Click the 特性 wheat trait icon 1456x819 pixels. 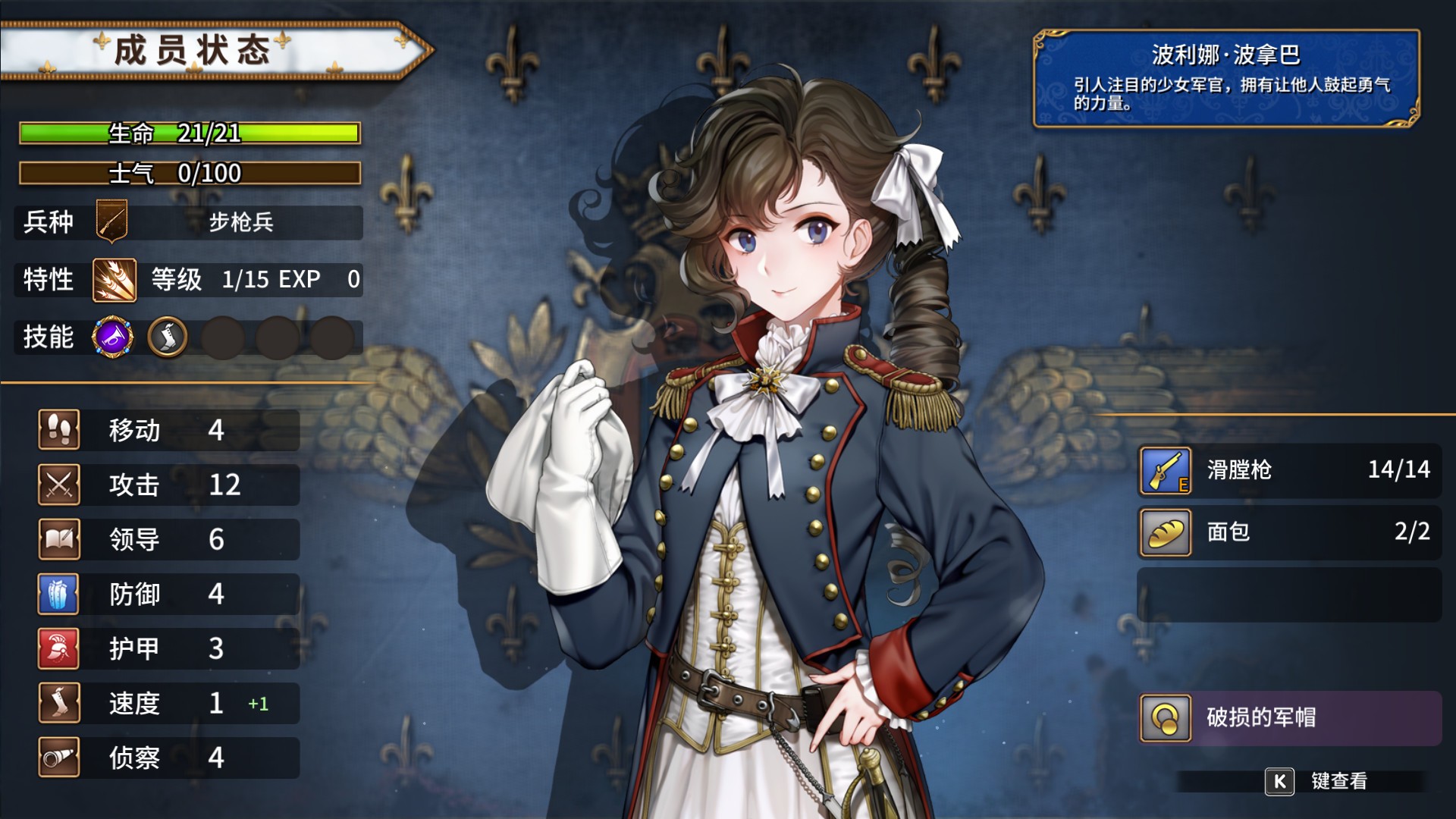point(112,279)
